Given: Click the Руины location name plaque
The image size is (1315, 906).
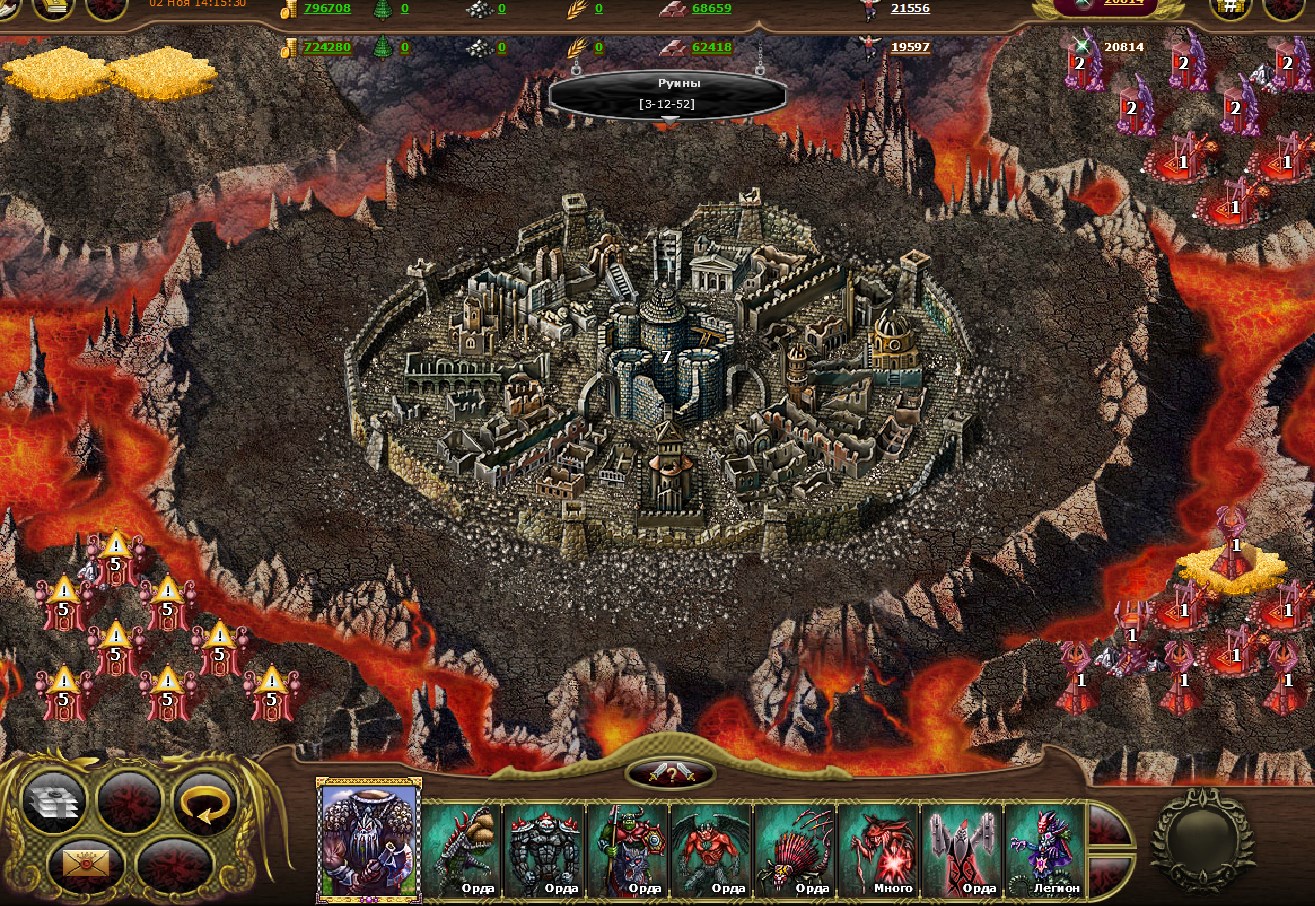Looking at the screenshot, I should pyautogui.click(x=666, y=93).
